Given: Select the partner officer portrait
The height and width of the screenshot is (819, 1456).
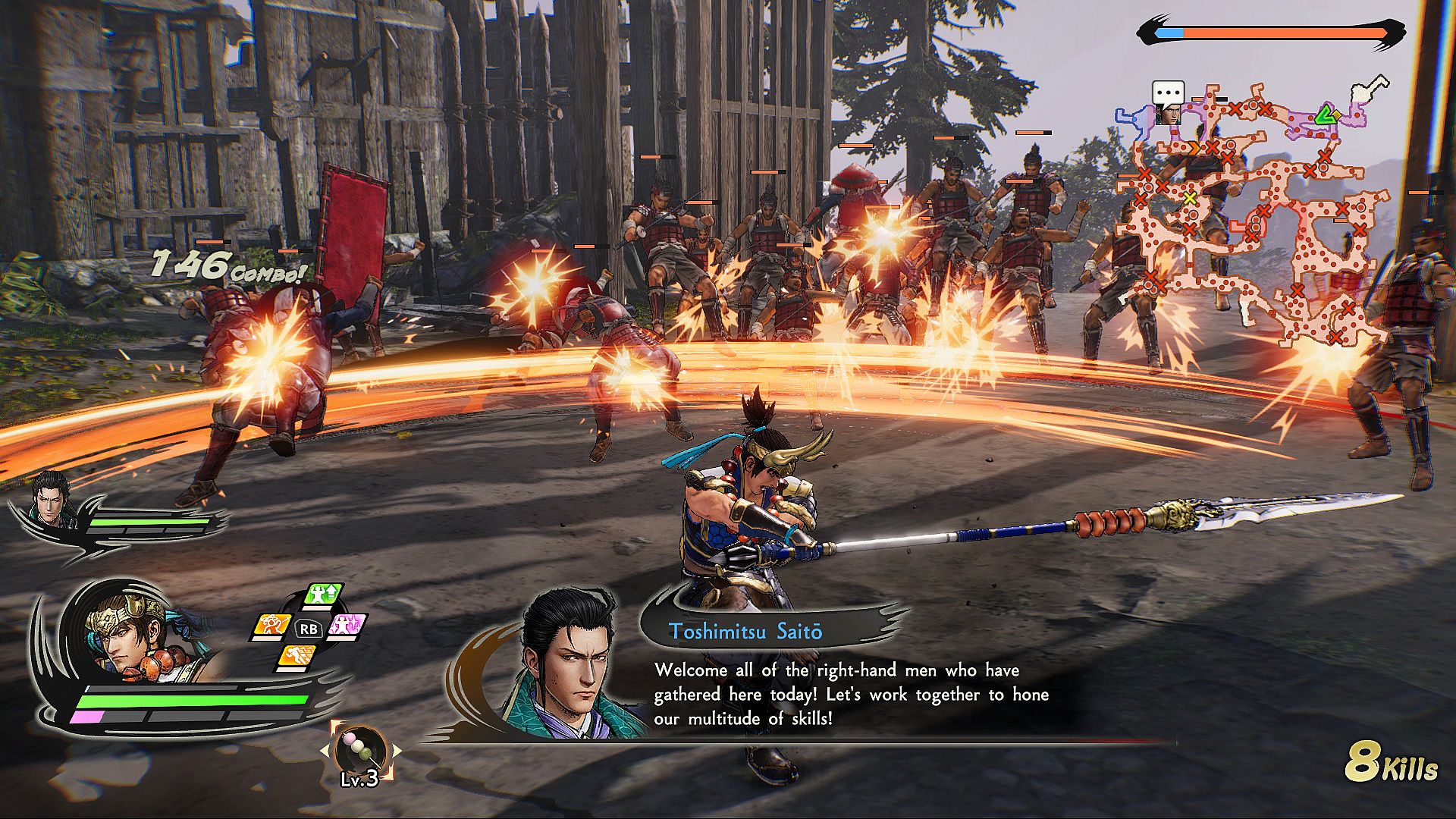Looking at the screenshot, I should point(50,497).
